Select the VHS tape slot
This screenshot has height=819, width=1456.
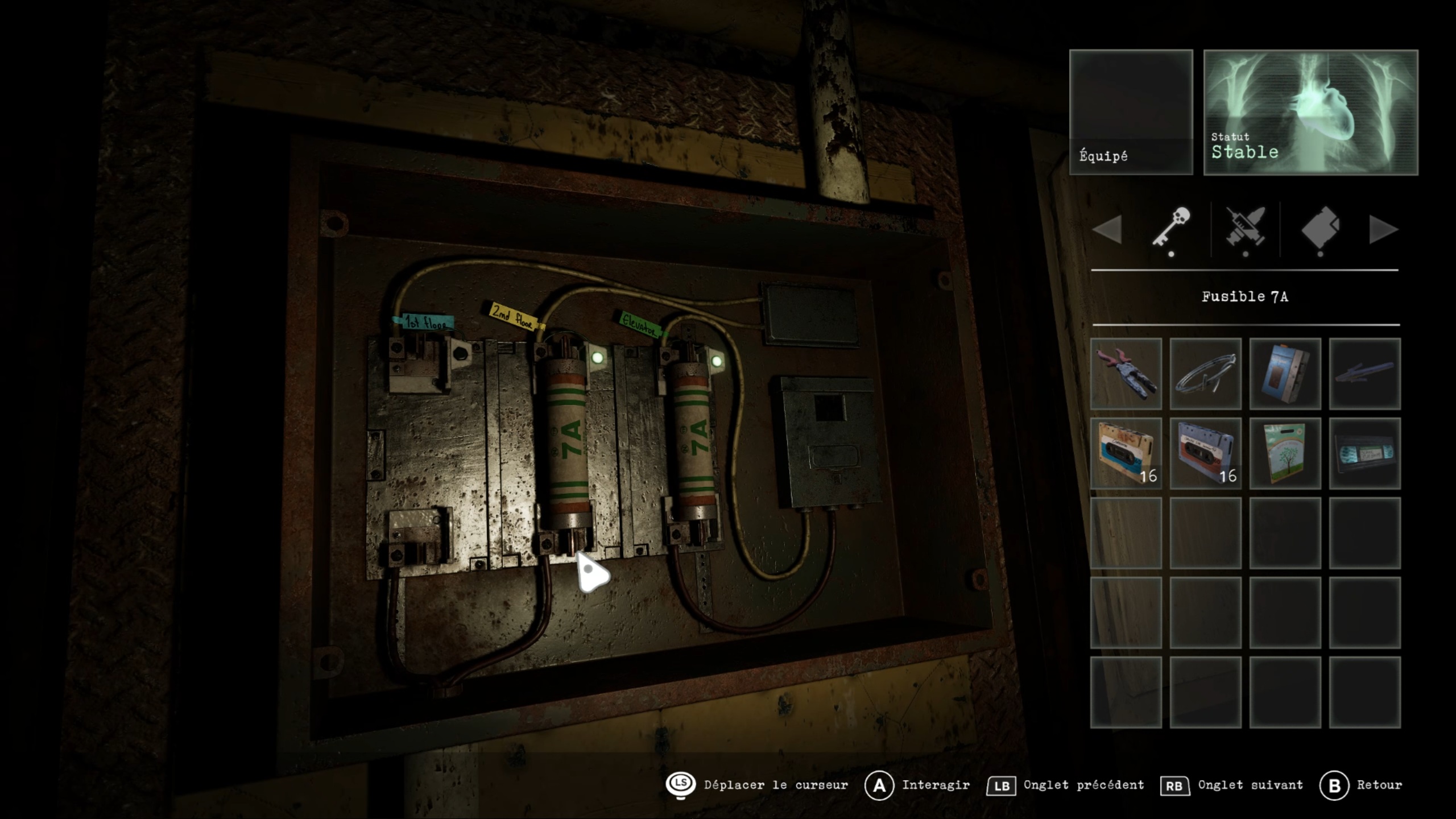[x=1364, y=453]
